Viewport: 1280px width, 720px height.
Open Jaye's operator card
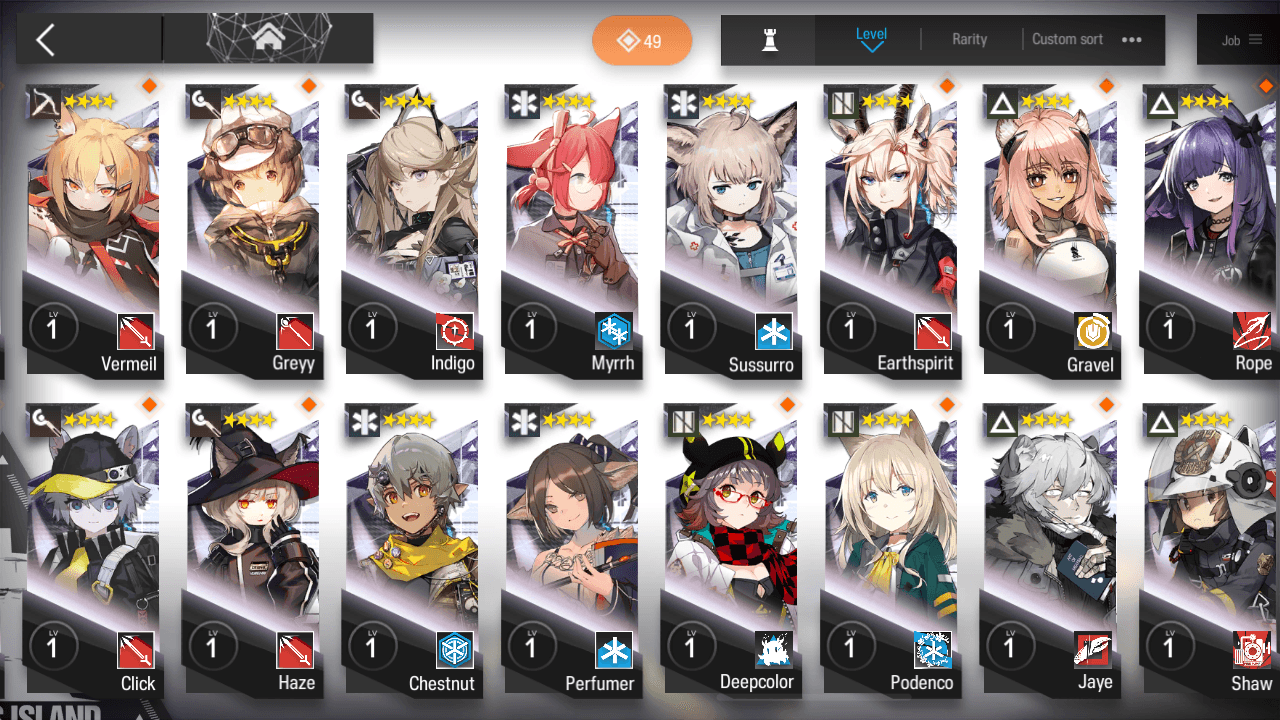pos(1050,550)
